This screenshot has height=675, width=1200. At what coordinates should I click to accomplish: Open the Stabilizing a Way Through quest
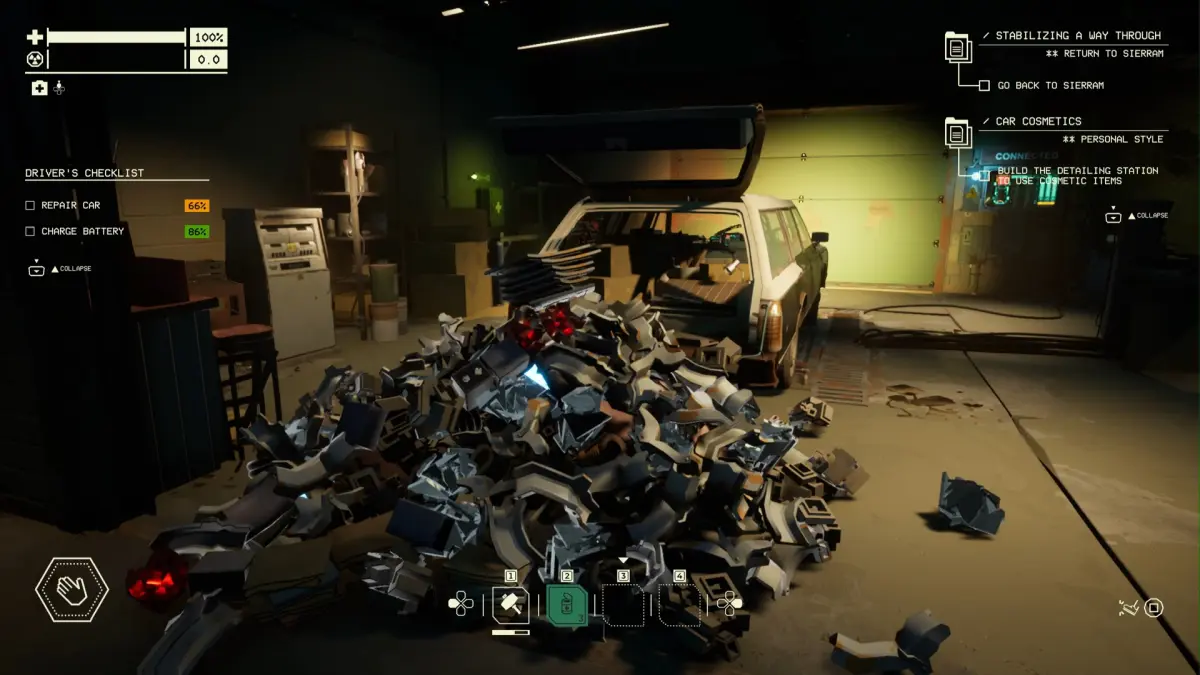click(1070, 36)
